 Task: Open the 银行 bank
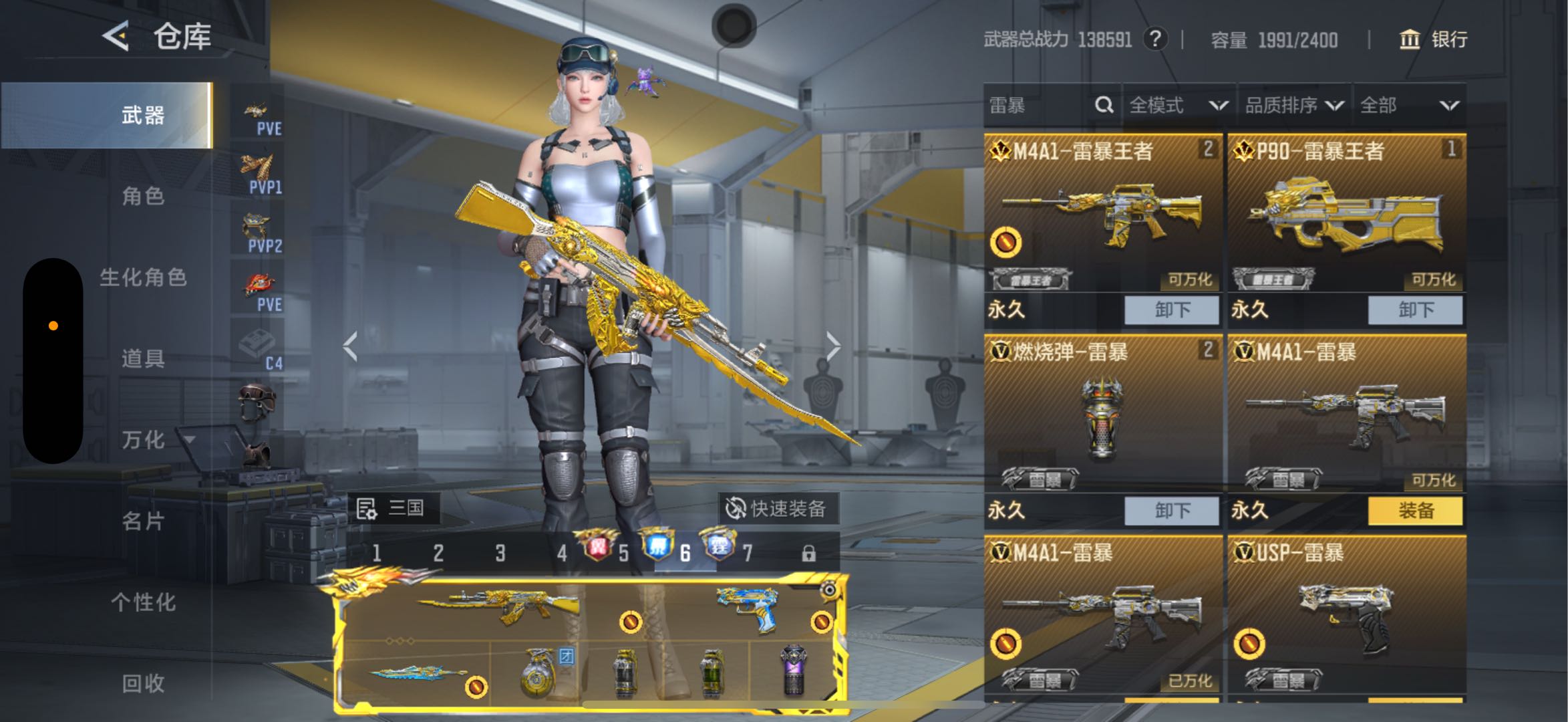tap(1434, 39)
